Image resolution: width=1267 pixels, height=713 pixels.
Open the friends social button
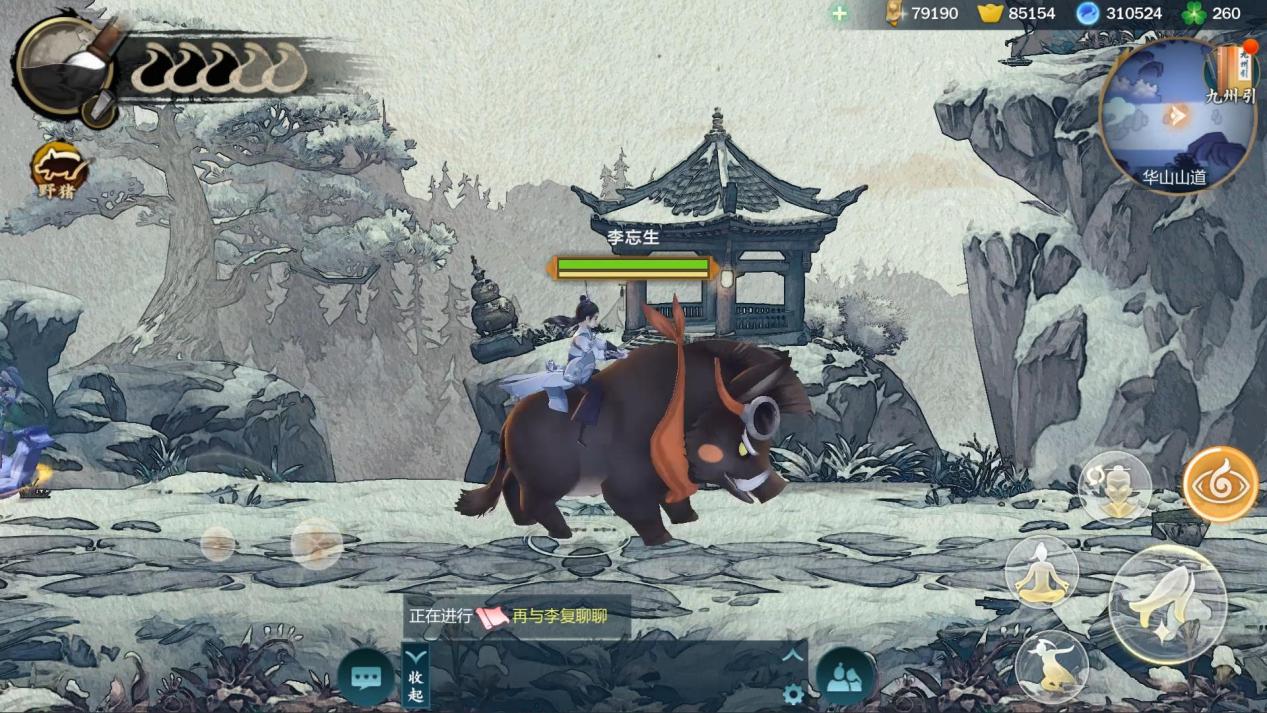click(x=846, y=677)
